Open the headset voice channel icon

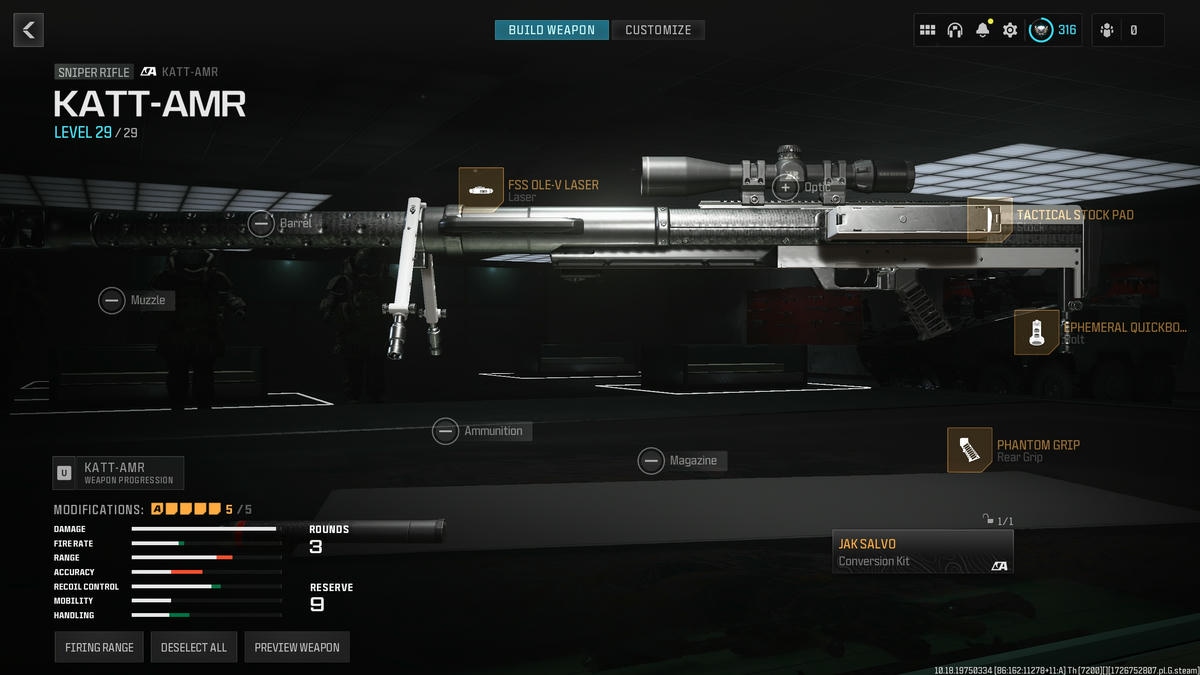click(954, 30)
